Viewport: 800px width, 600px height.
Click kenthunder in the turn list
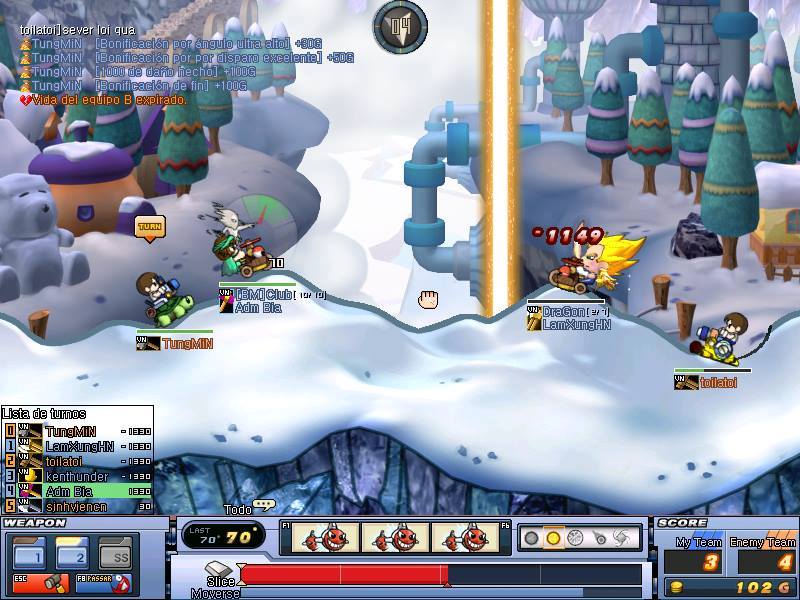(78, 476)
